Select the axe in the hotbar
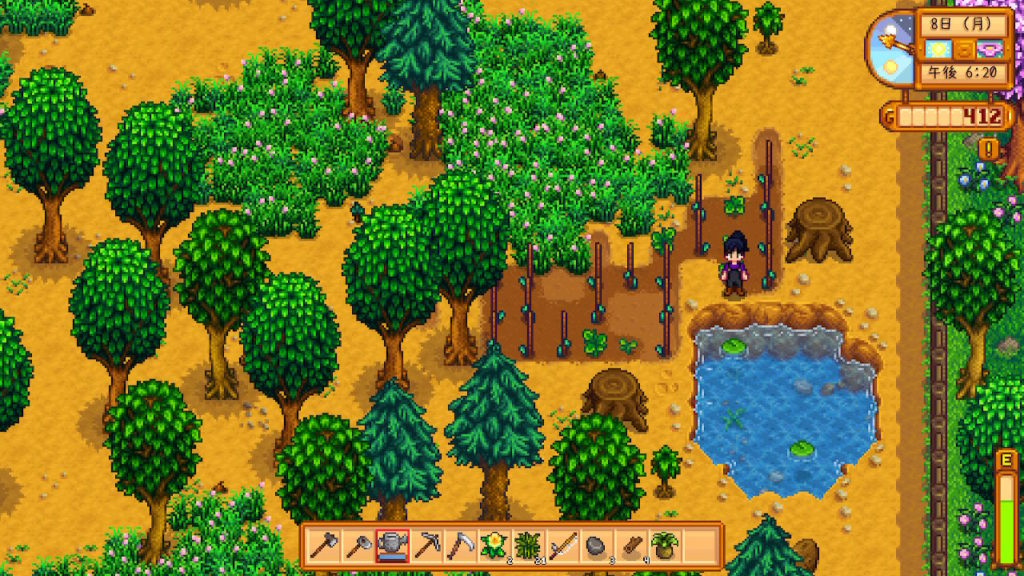The width and height of the screenshot is (1024, 576). [324, 546]
